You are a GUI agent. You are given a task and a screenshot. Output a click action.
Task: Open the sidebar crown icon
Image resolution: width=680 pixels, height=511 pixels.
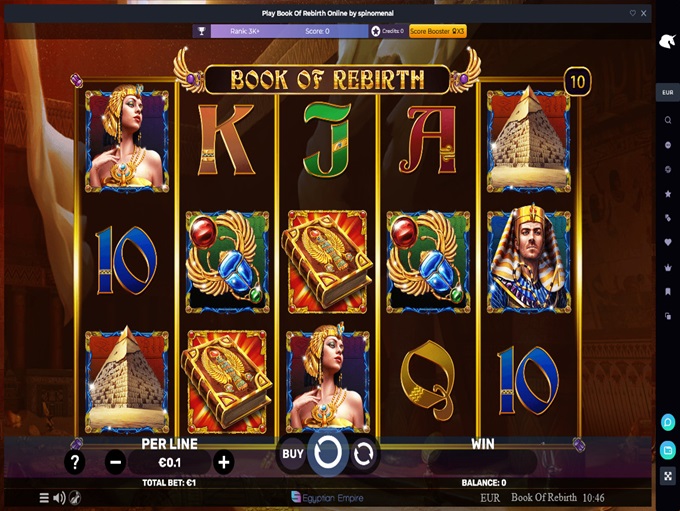[x=667, y=267]
